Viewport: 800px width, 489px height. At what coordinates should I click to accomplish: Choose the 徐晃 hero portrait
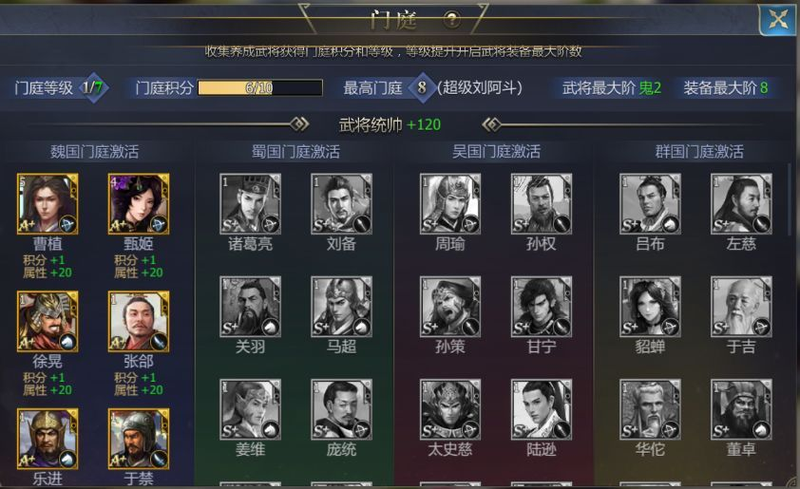point(48,321)
